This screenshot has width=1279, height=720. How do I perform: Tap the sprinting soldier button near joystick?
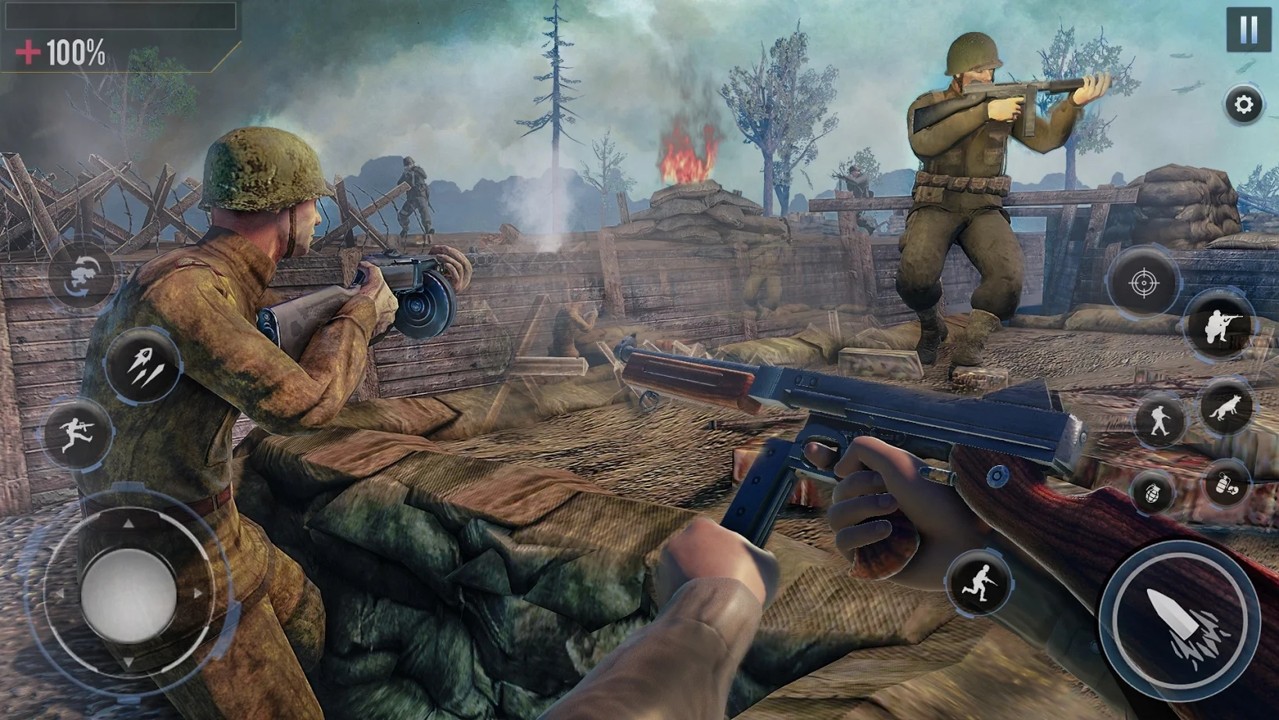pos(78,434)
